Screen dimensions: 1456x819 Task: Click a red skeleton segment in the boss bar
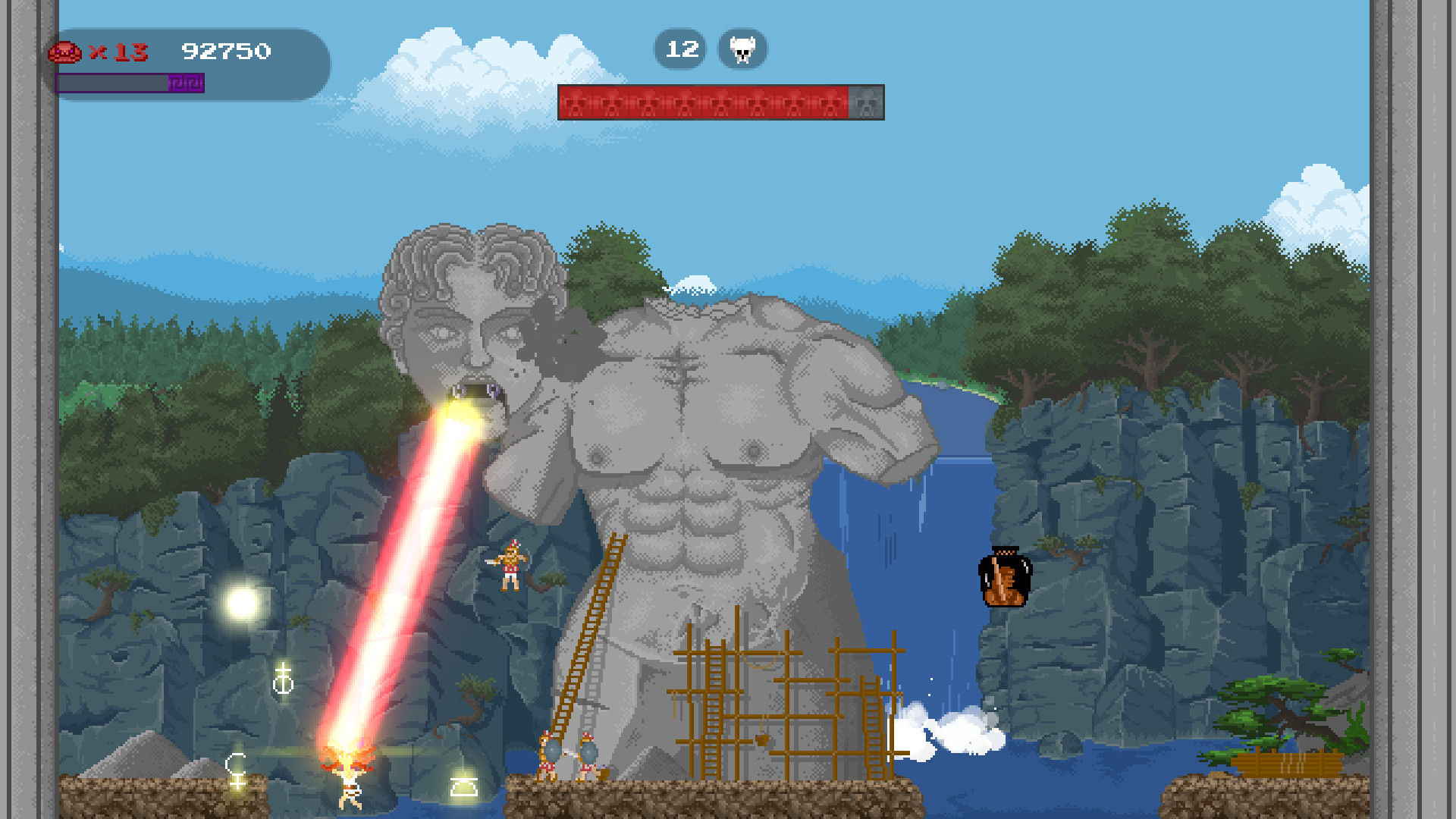tap(682, 102)
